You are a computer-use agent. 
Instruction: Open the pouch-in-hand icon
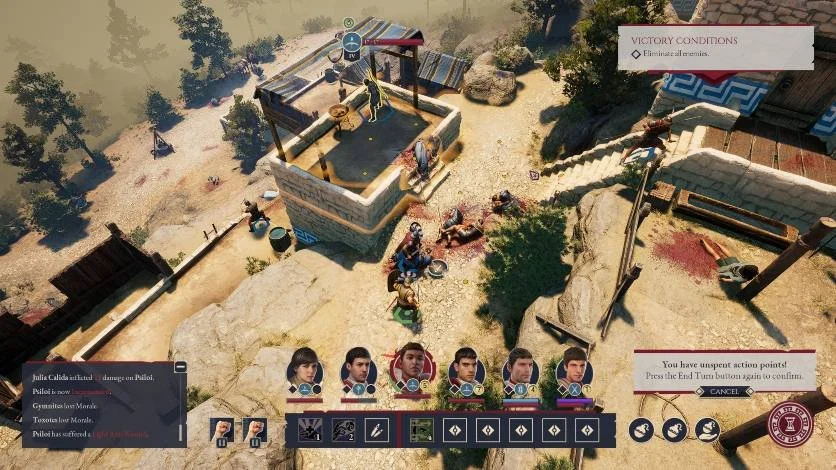tap(708, 430)
